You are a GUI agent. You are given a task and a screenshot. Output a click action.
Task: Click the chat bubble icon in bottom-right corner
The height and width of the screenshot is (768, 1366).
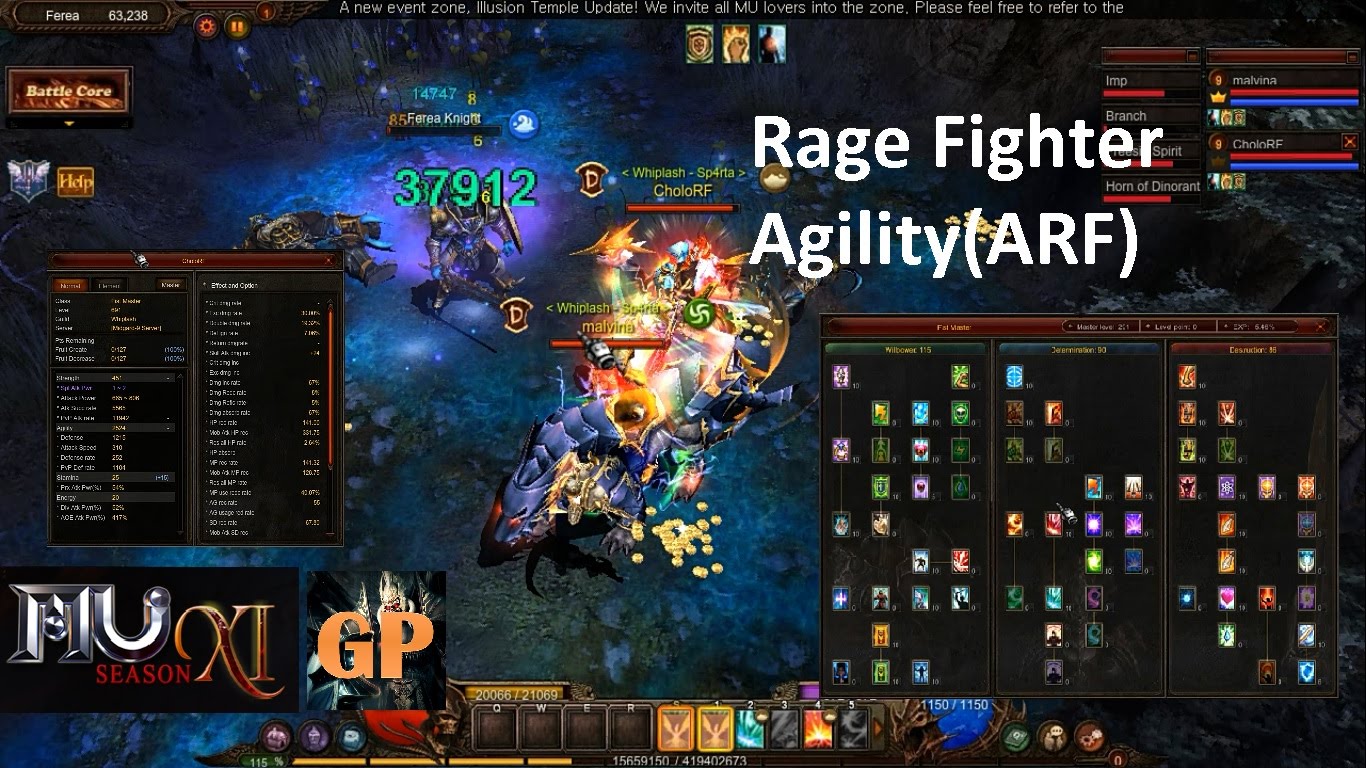(1053, 737)
